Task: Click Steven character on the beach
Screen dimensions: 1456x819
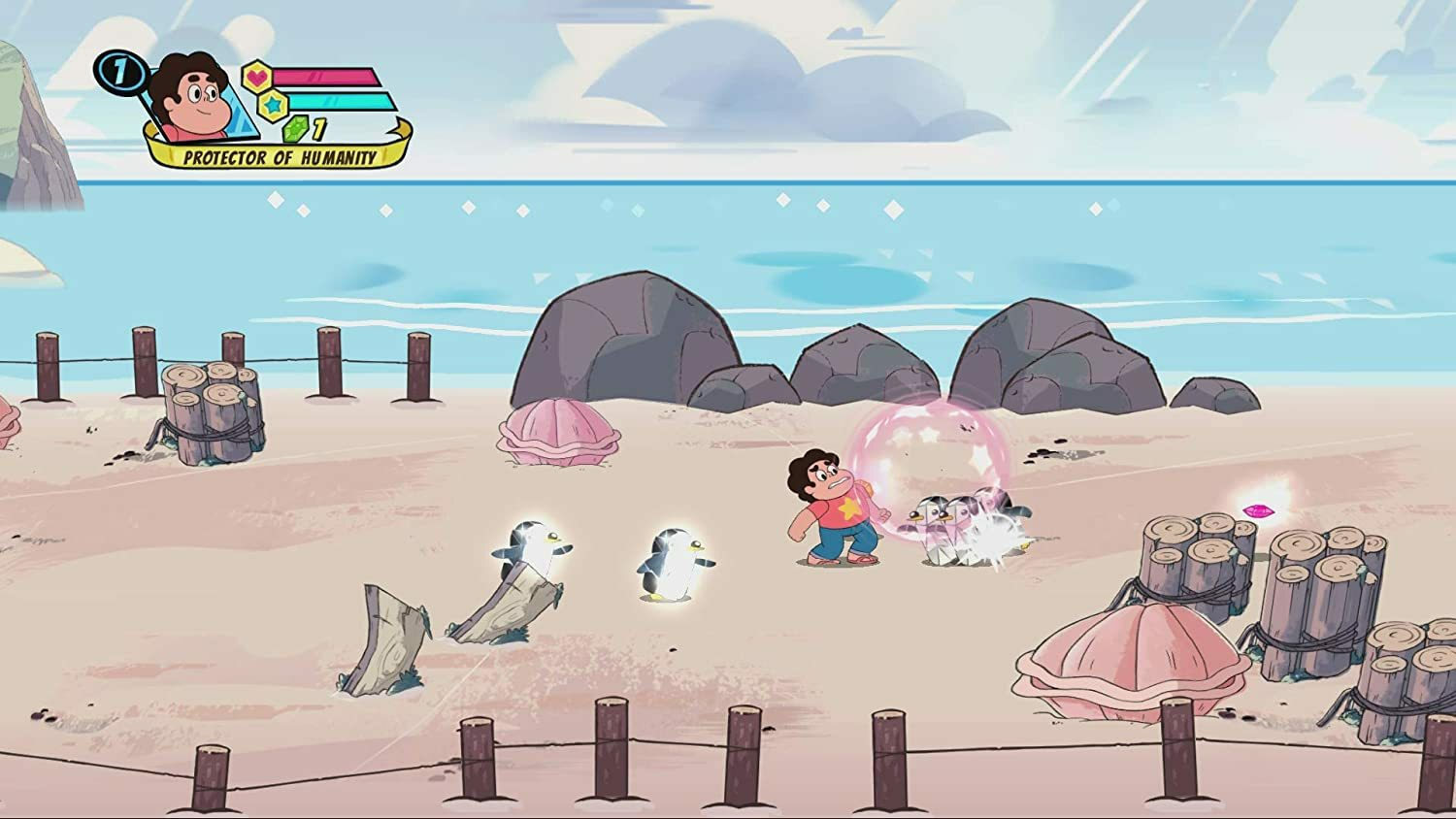Action: 835,509
